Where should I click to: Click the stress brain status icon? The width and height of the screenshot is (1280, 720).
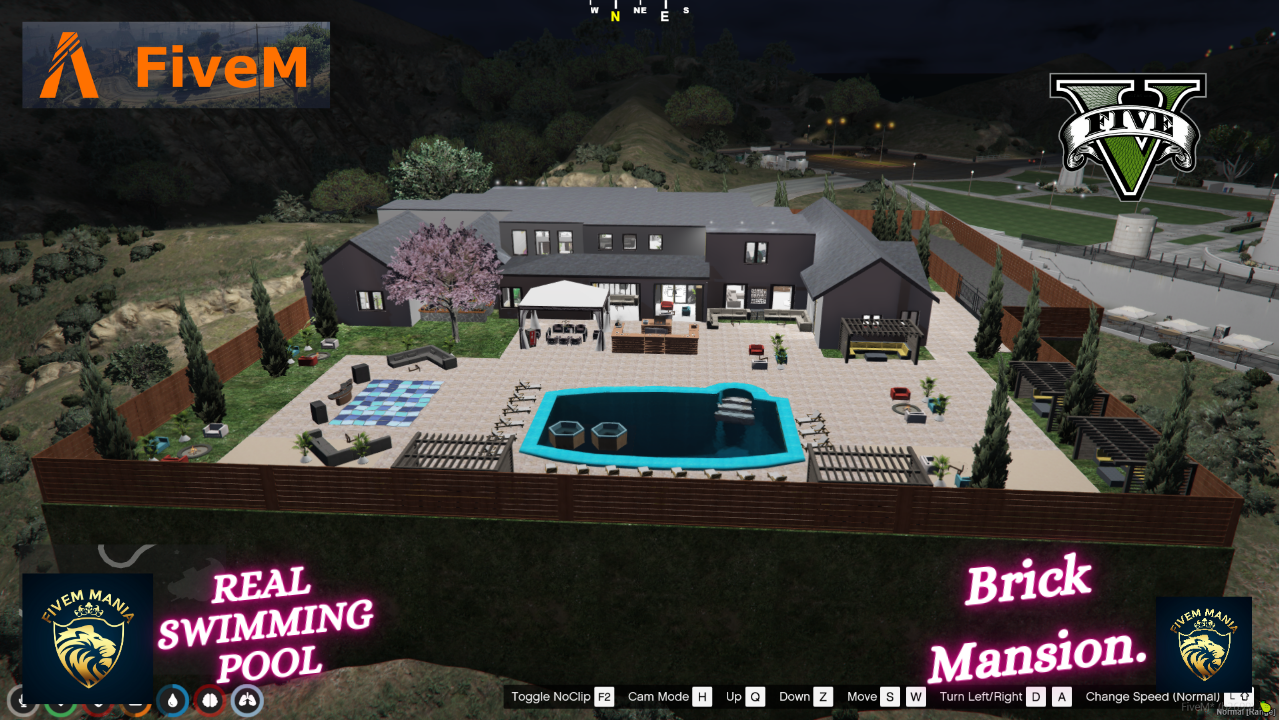(x=210, y=702)
